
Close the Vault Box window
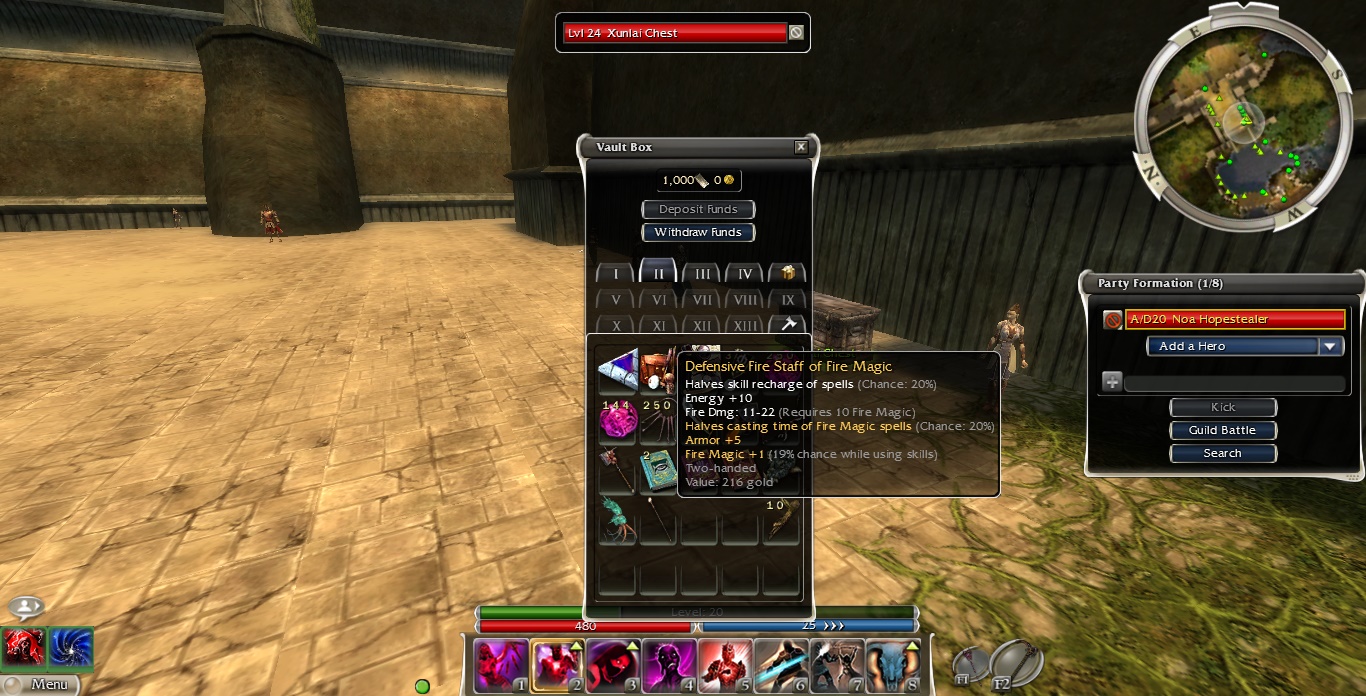pyautogui.click(x=800, y=147)
